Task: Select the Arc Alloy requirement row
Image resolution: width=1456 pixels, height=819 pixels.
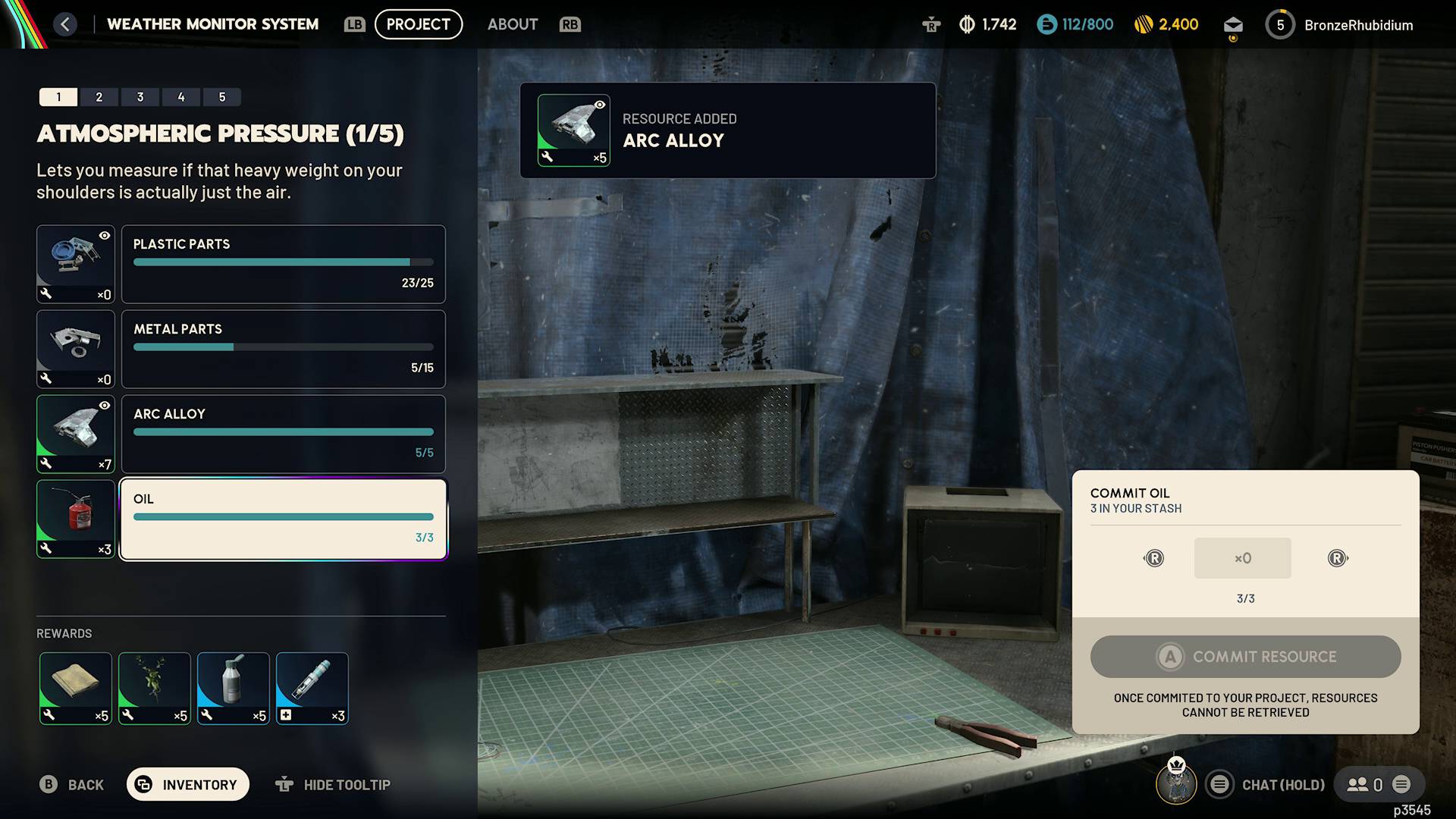Action: [x=283, y=434]
